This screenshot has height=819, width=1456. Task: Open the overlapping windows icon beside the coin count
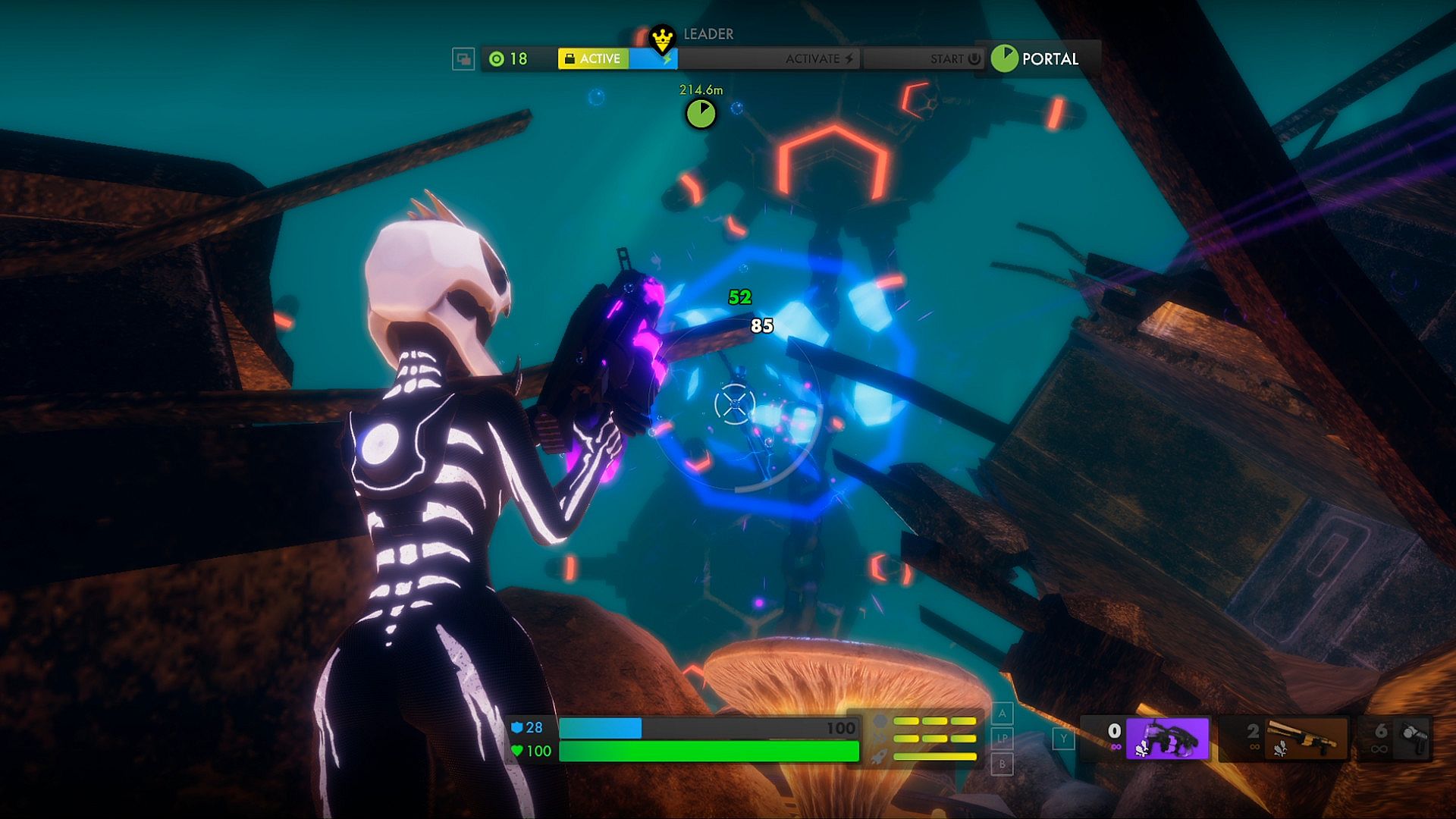point(463,58)
